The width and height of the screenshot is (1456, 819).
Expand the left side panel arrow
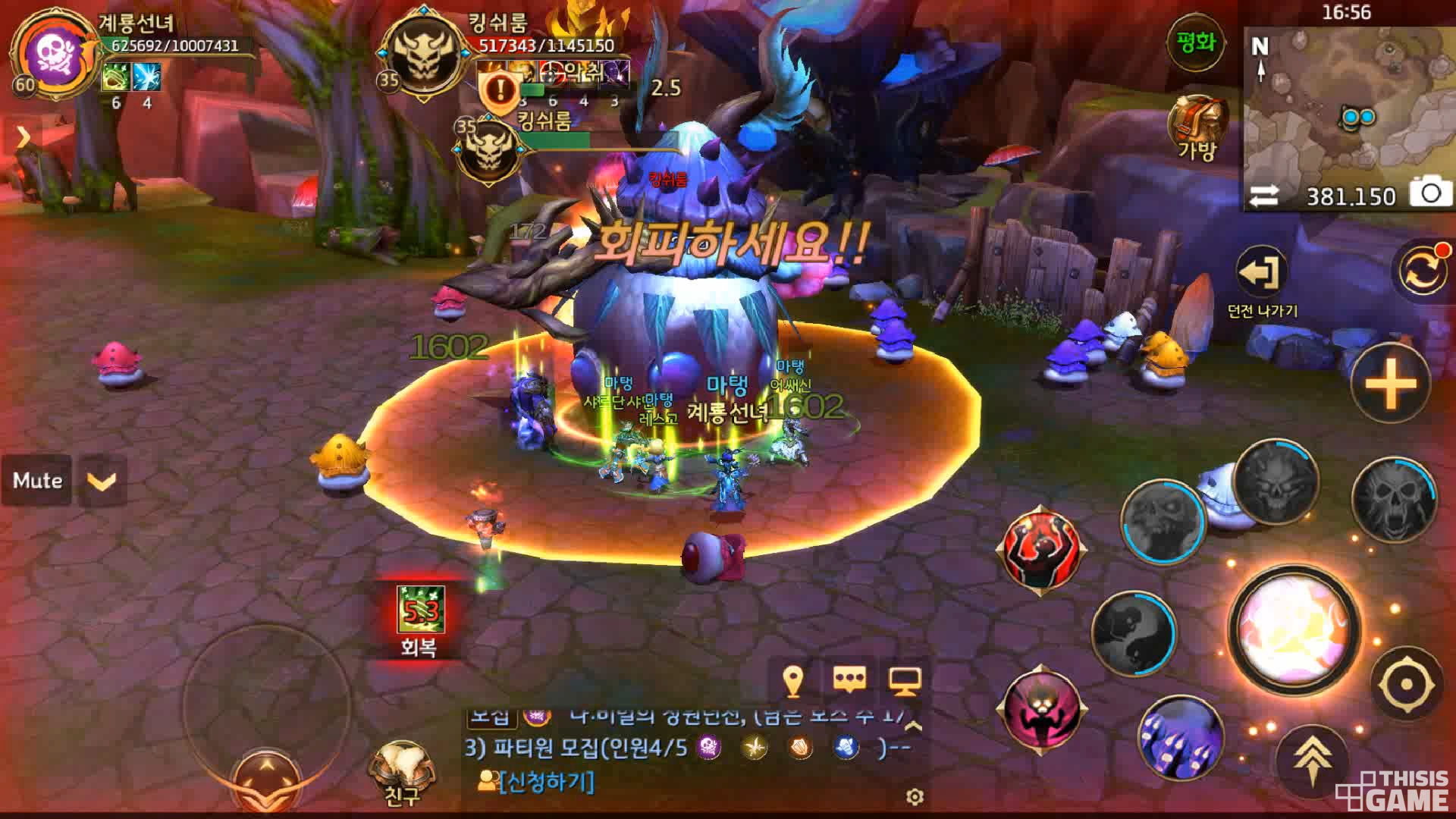coord(23,137)
